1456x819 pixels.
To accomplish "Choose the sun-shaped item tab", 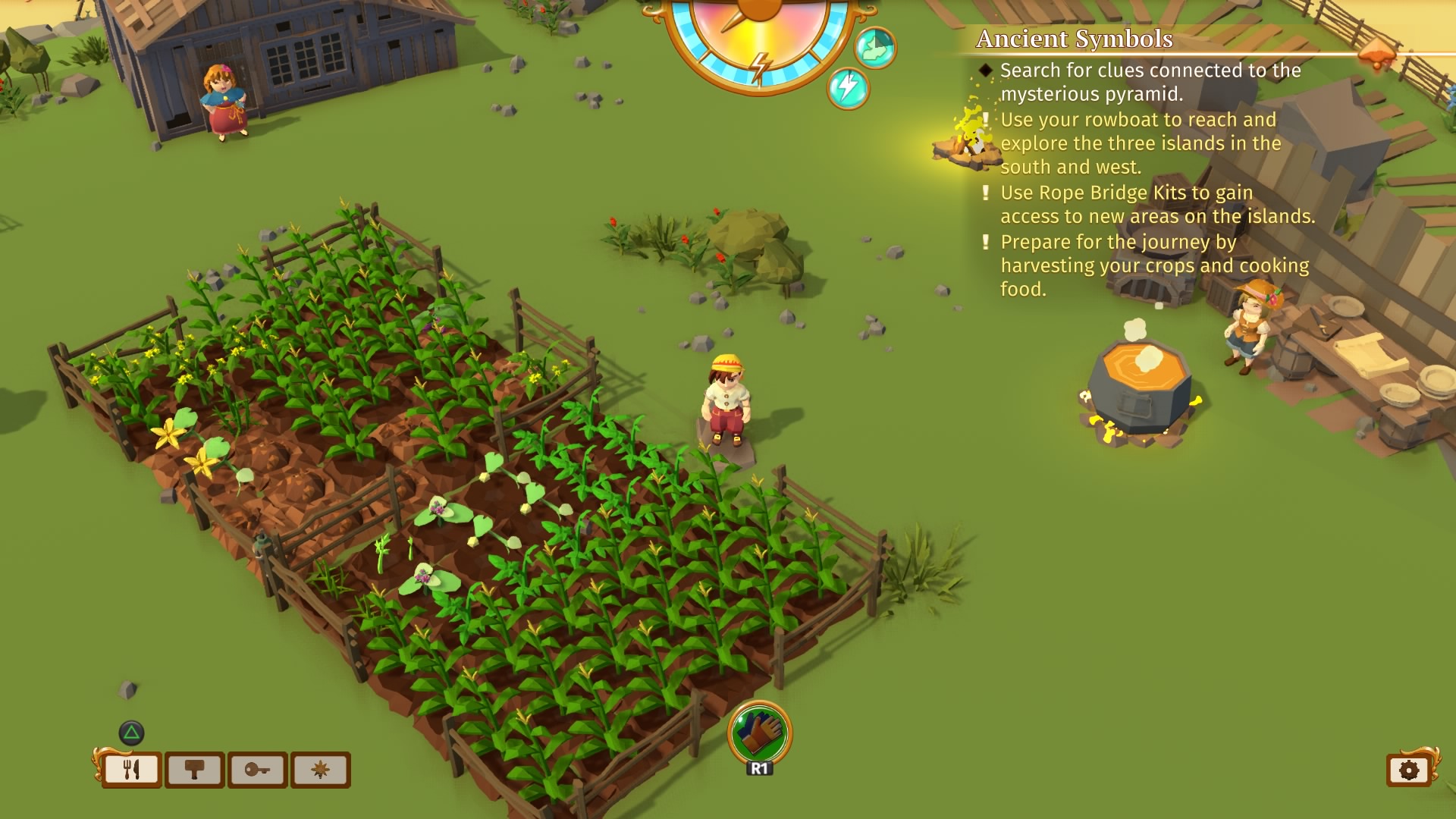I will [320, 770].
